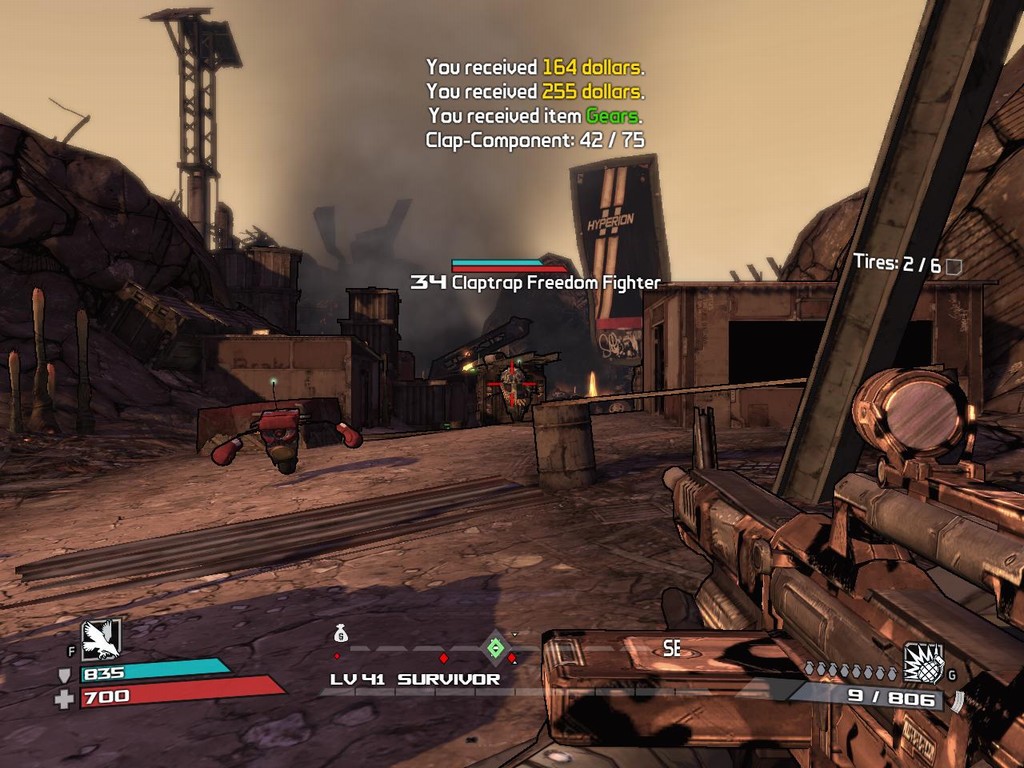The height and width of the screenshot is (768, 1024).
Task: Select the grenade icon beside ammo count
Action: pyautogui.click(x=923, y=663)
